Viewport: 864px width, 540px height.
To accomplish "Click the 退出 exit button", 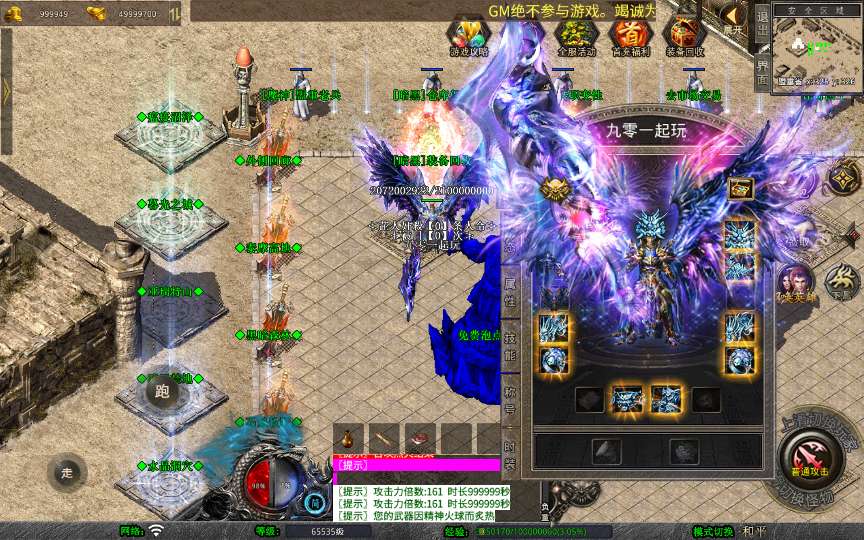I will click(x=762, y=20).
